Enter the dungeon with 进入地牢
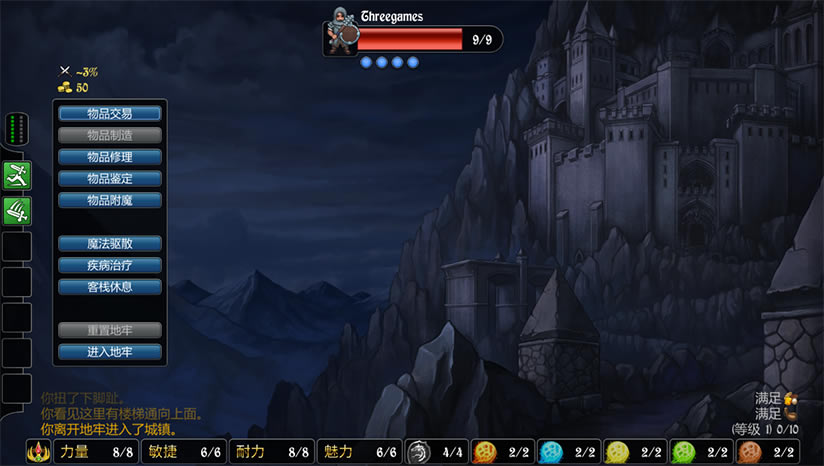 (x=110, y=352)
